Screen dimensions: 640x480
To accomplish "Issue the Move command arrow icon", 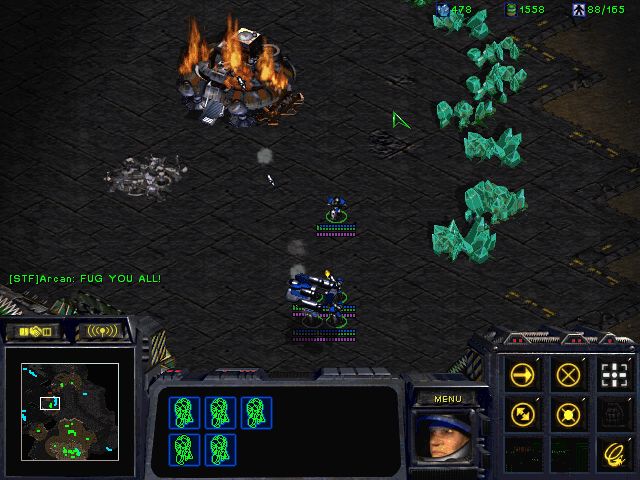I will (523, 375).
